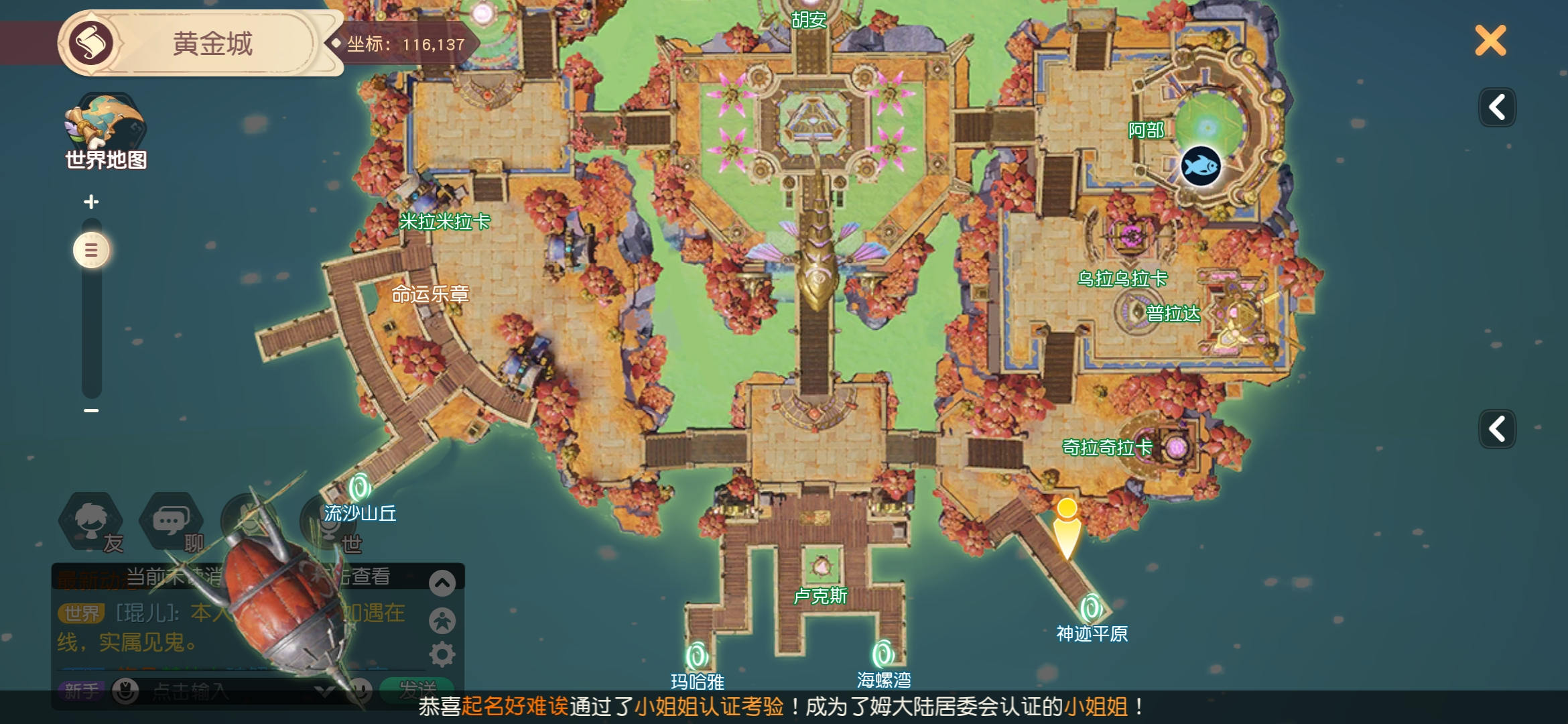Zoom out with the minus button
Screen dimensions: 1568x724
[x=91, y=410]
